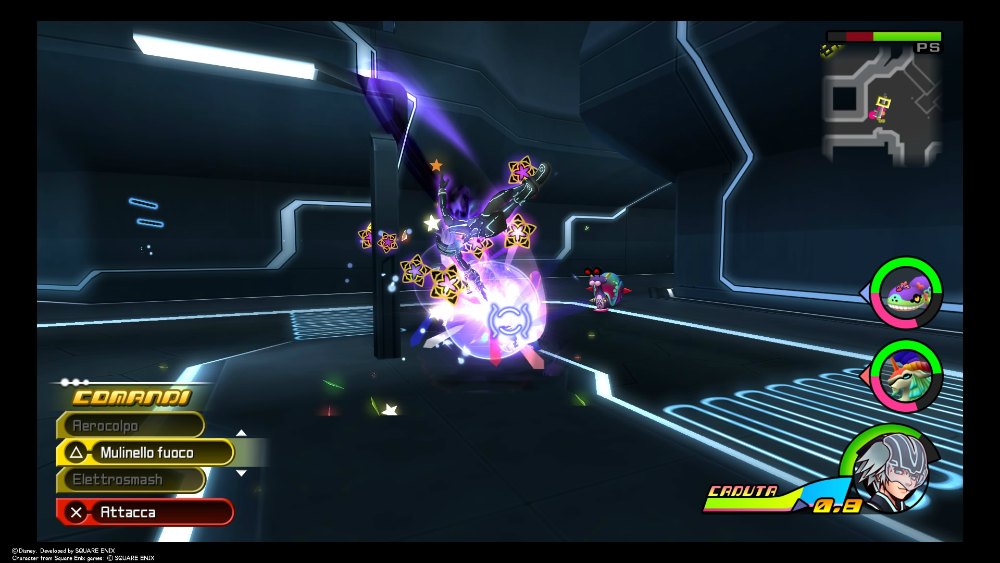Screen dimensions: 1000x563
Task: Choose the Mulinello fuoco command
Action: tap(146, 453)
